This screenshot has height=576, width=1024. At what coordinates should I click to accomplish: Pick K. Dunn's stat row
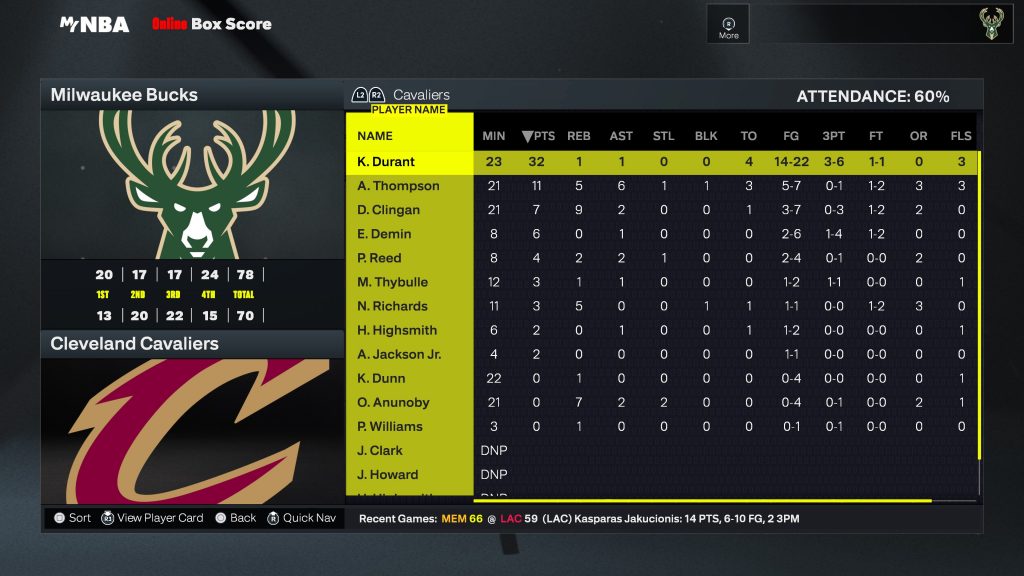pos(382,378)
